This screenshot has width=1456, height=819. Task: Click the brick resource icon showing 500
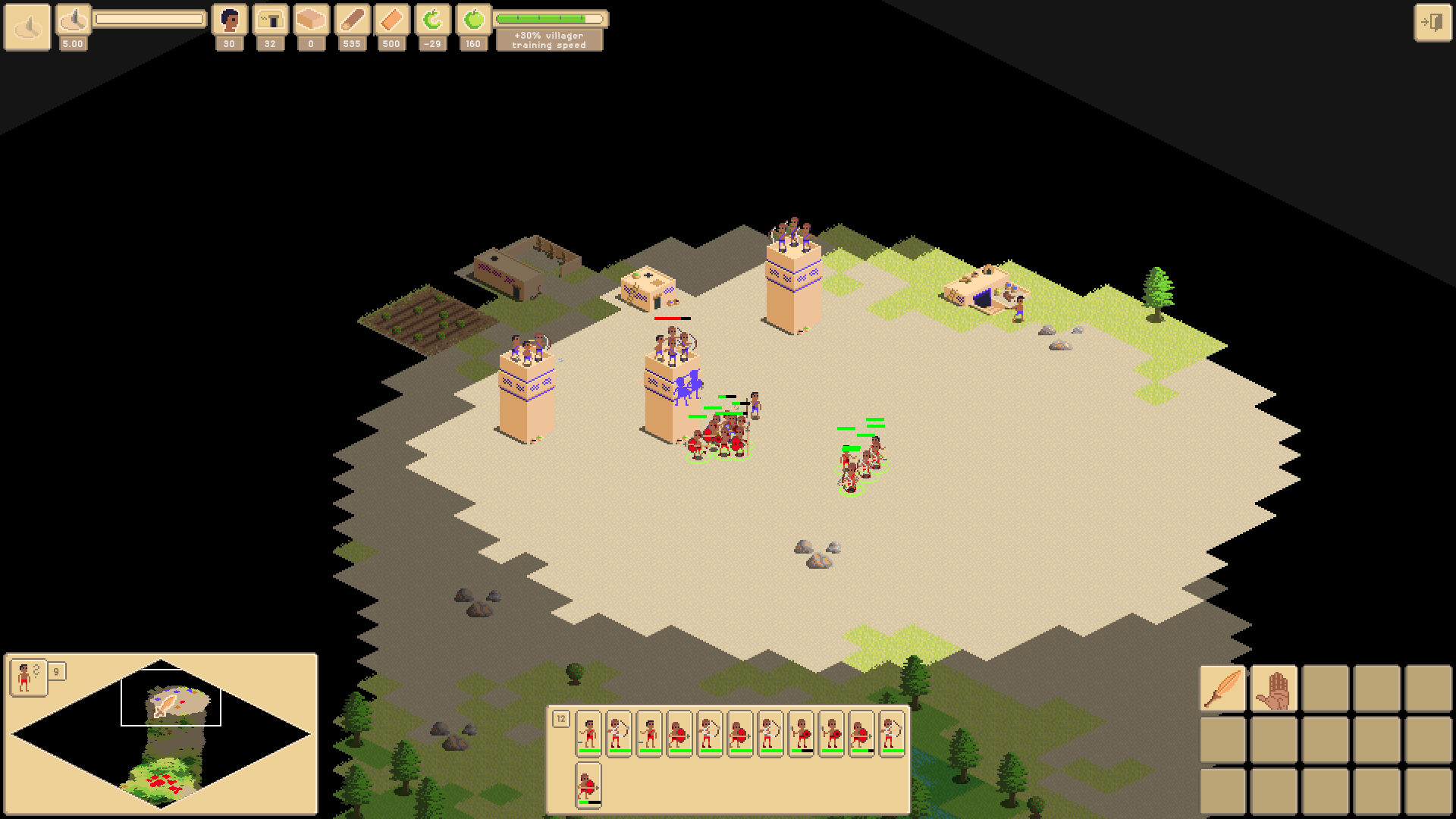click(391, 18)
